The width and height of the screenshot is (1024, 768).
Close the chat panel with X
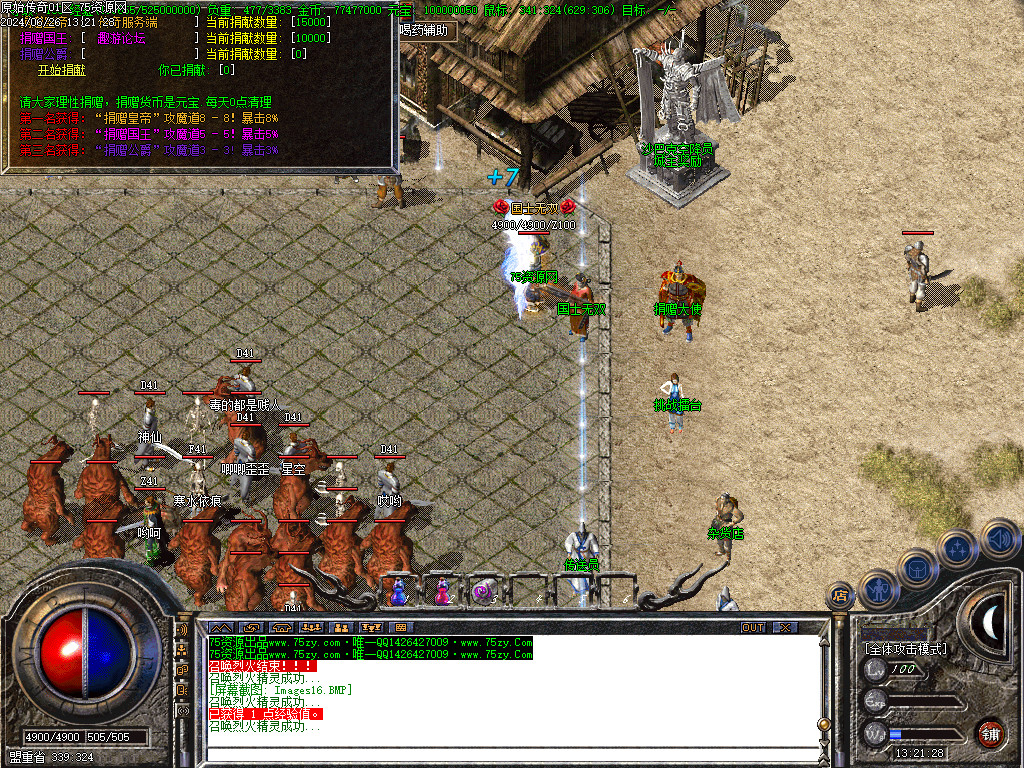786,627
